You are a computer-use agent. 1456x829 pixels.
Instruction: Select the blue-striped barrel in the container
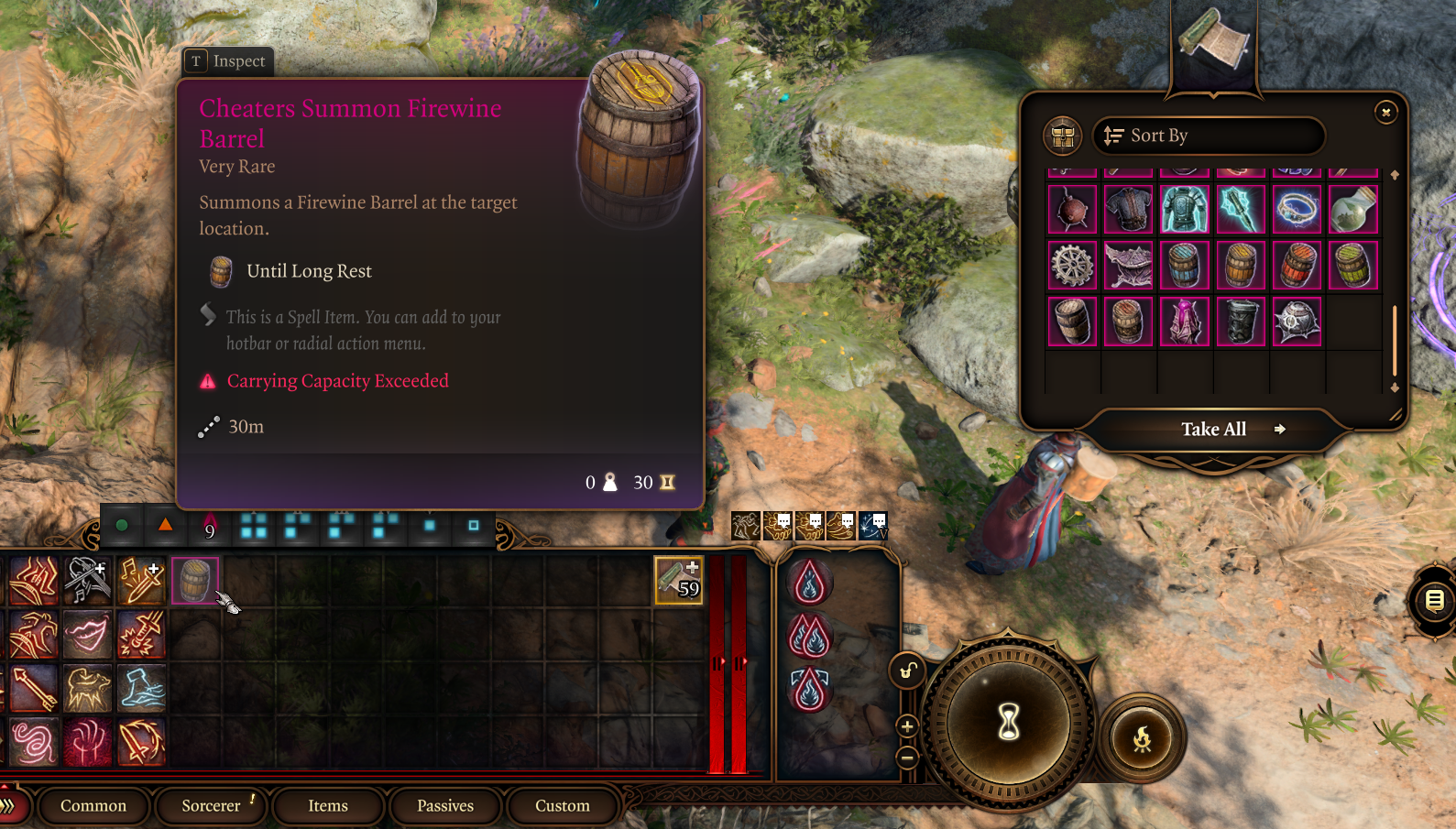[1184, 265]
